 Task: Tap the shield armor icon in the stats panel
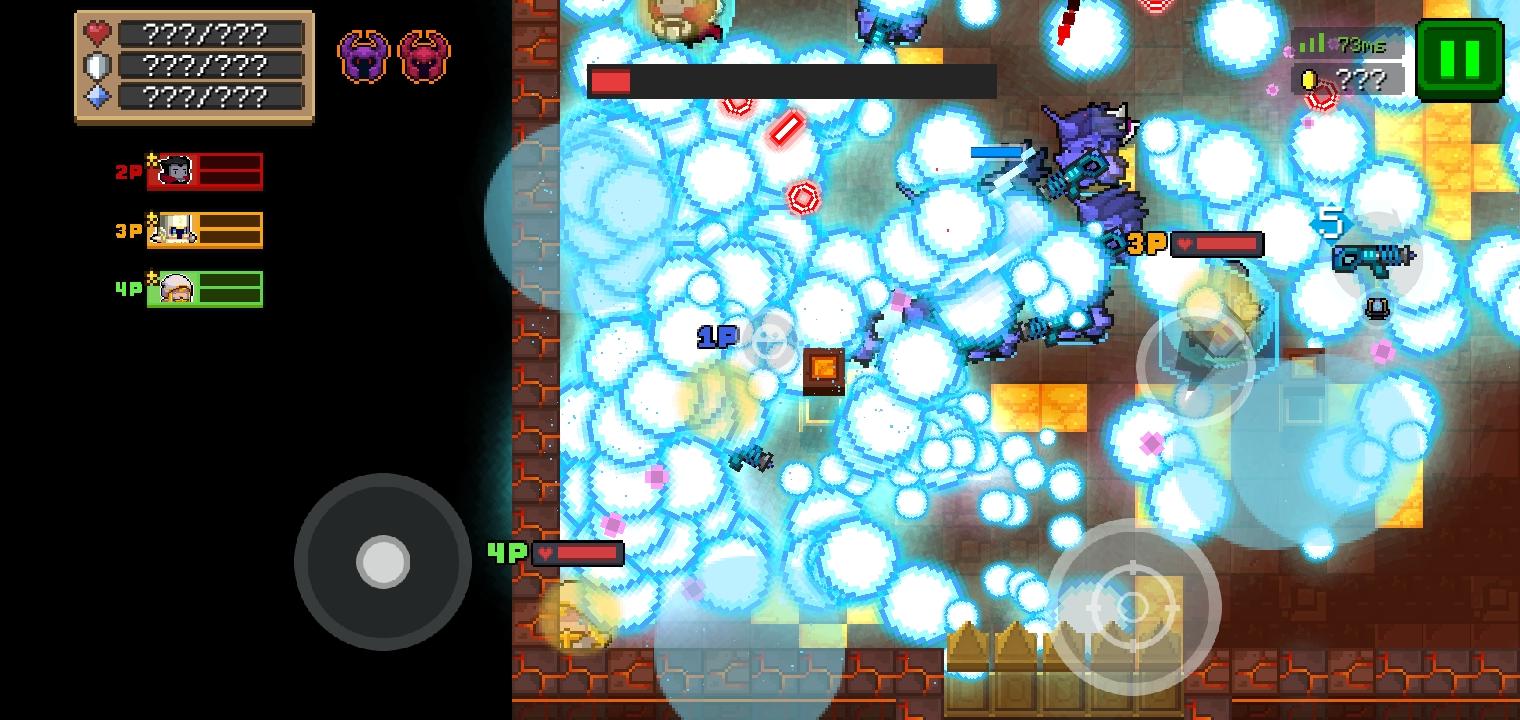tap(95, 66)
